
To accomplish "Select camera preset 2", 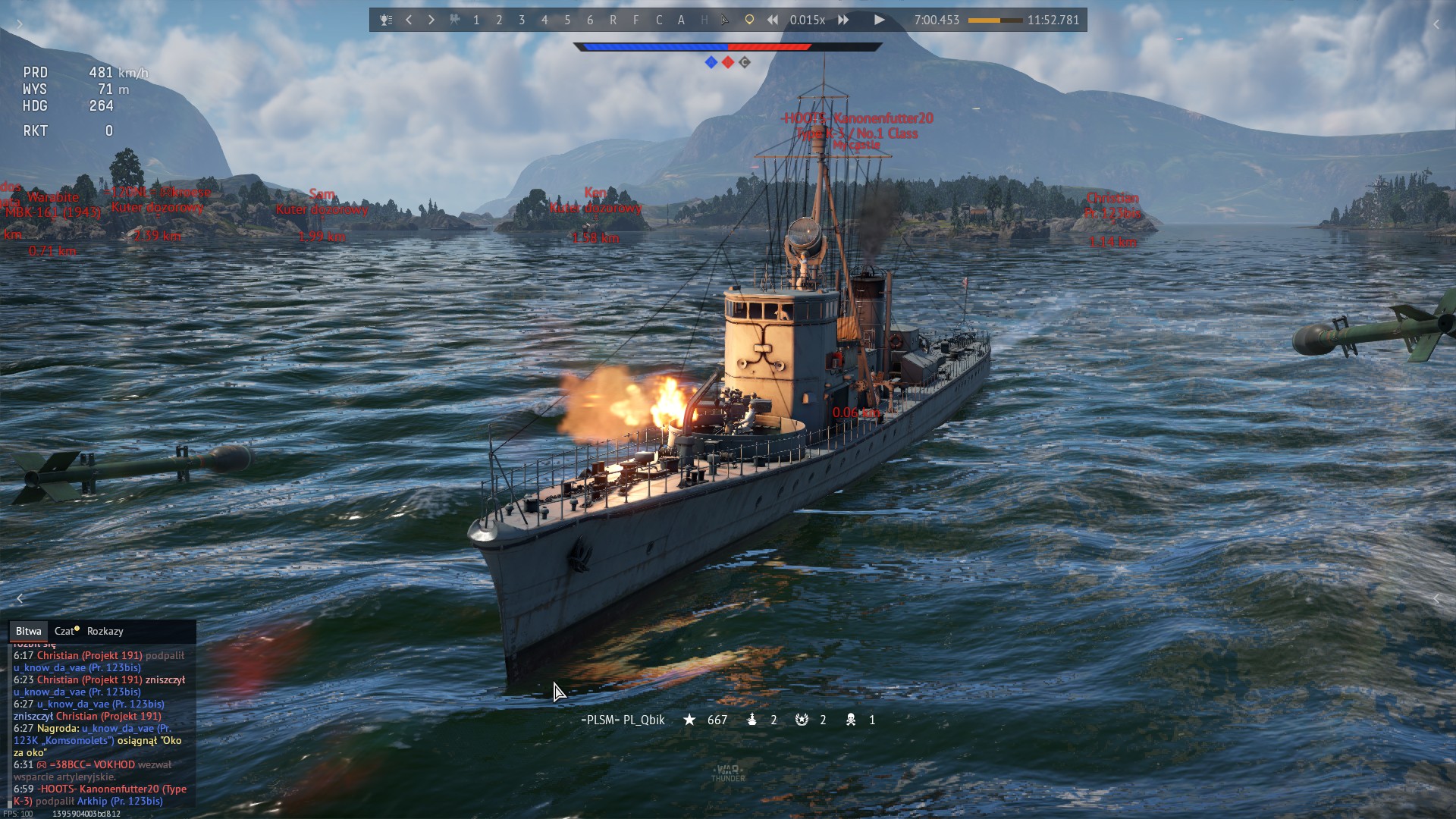I will click(499, 20).
